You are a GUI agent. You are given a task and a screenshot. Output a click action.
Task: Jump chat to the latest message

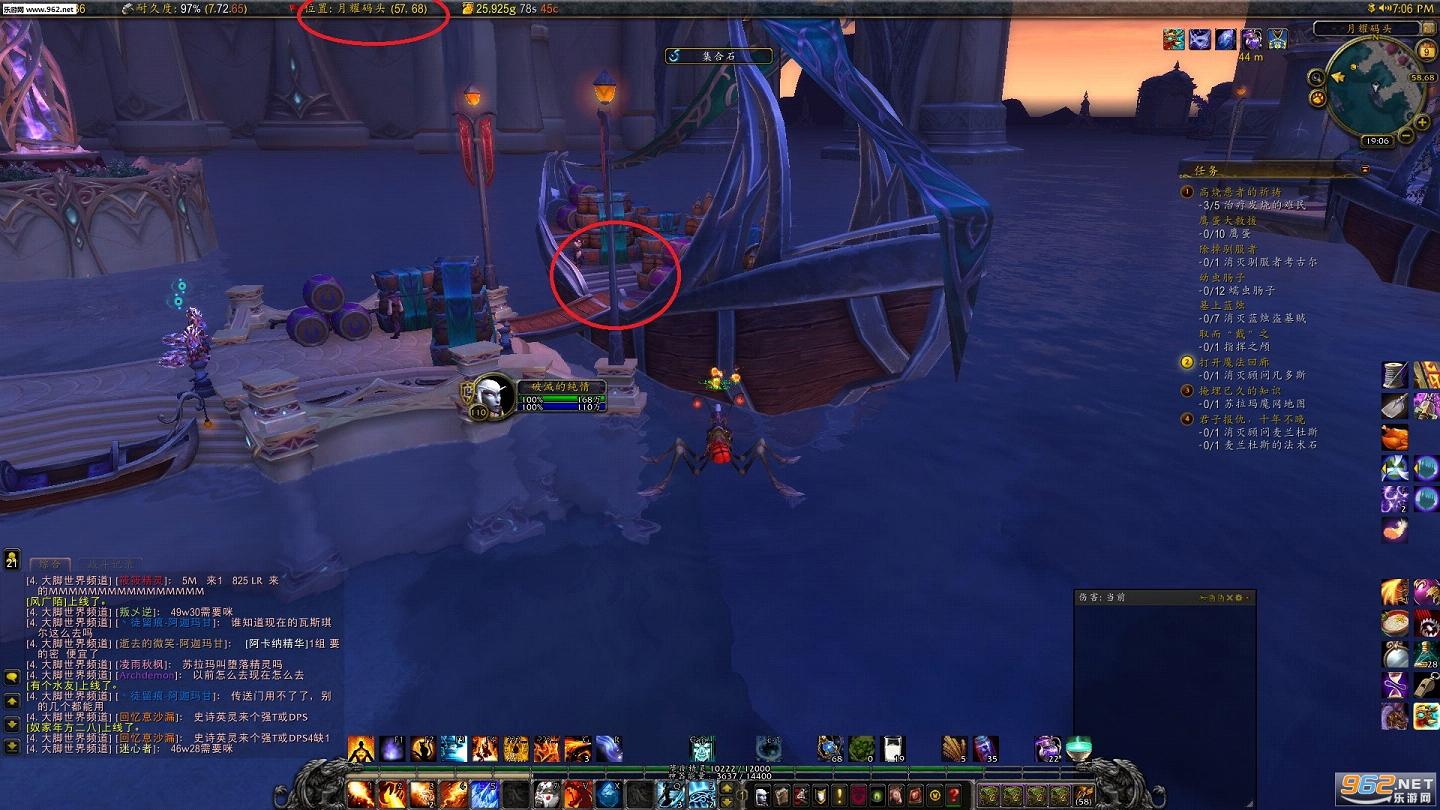(x=12, y=746)
